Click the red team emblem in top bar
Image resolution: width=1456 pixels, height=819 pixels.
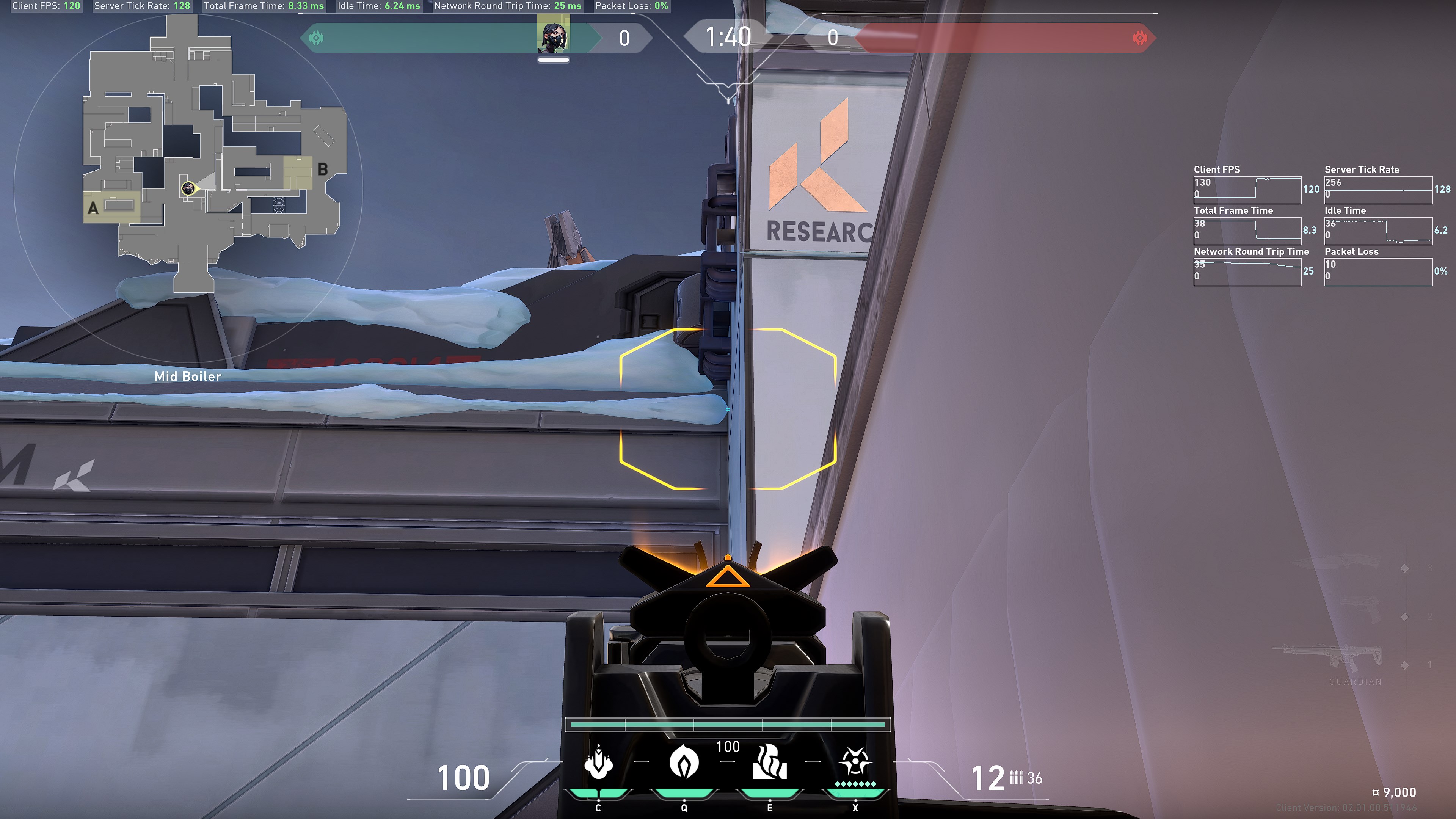pyautogui.click(x=1140, y=38)
